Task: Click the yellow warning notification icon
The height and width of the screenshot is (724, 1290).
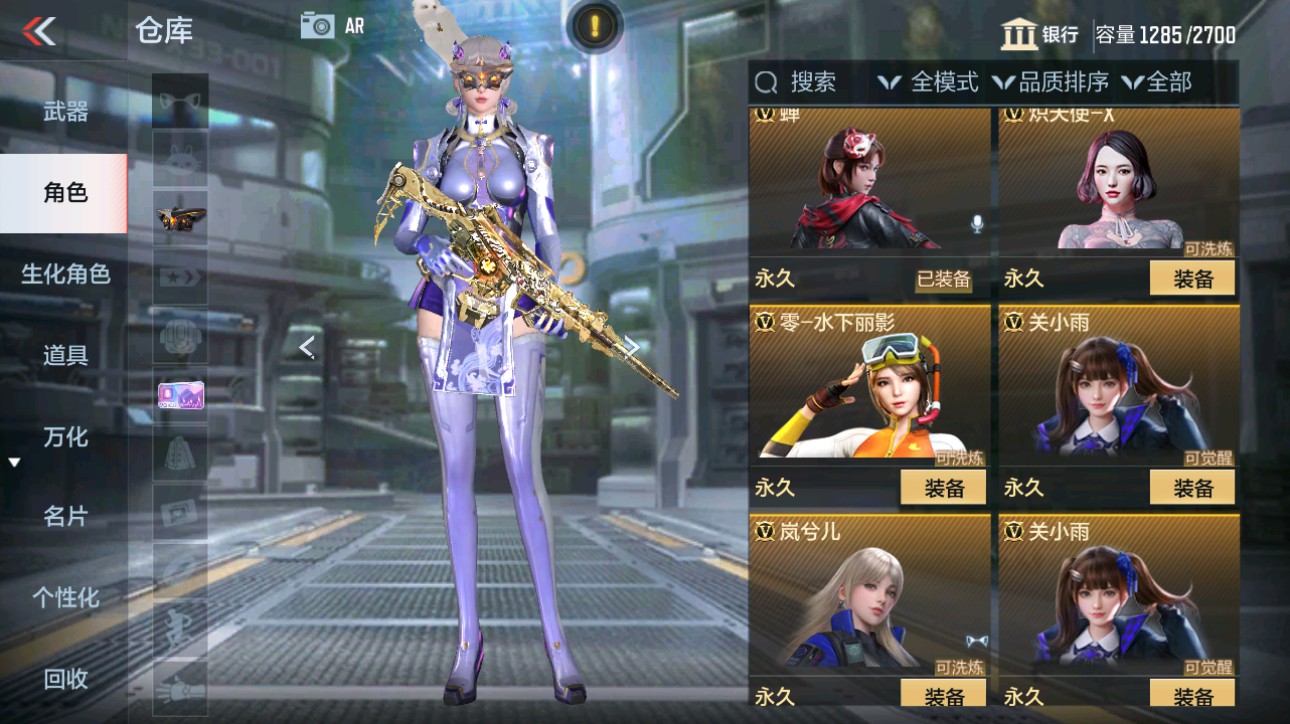Action: (597, 27)
